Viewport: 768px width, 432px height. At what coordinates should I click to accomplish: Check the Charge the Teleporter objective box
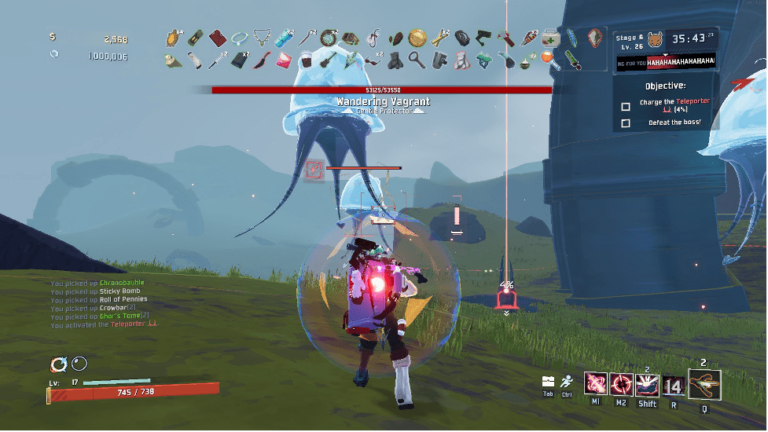click(626, 105)
